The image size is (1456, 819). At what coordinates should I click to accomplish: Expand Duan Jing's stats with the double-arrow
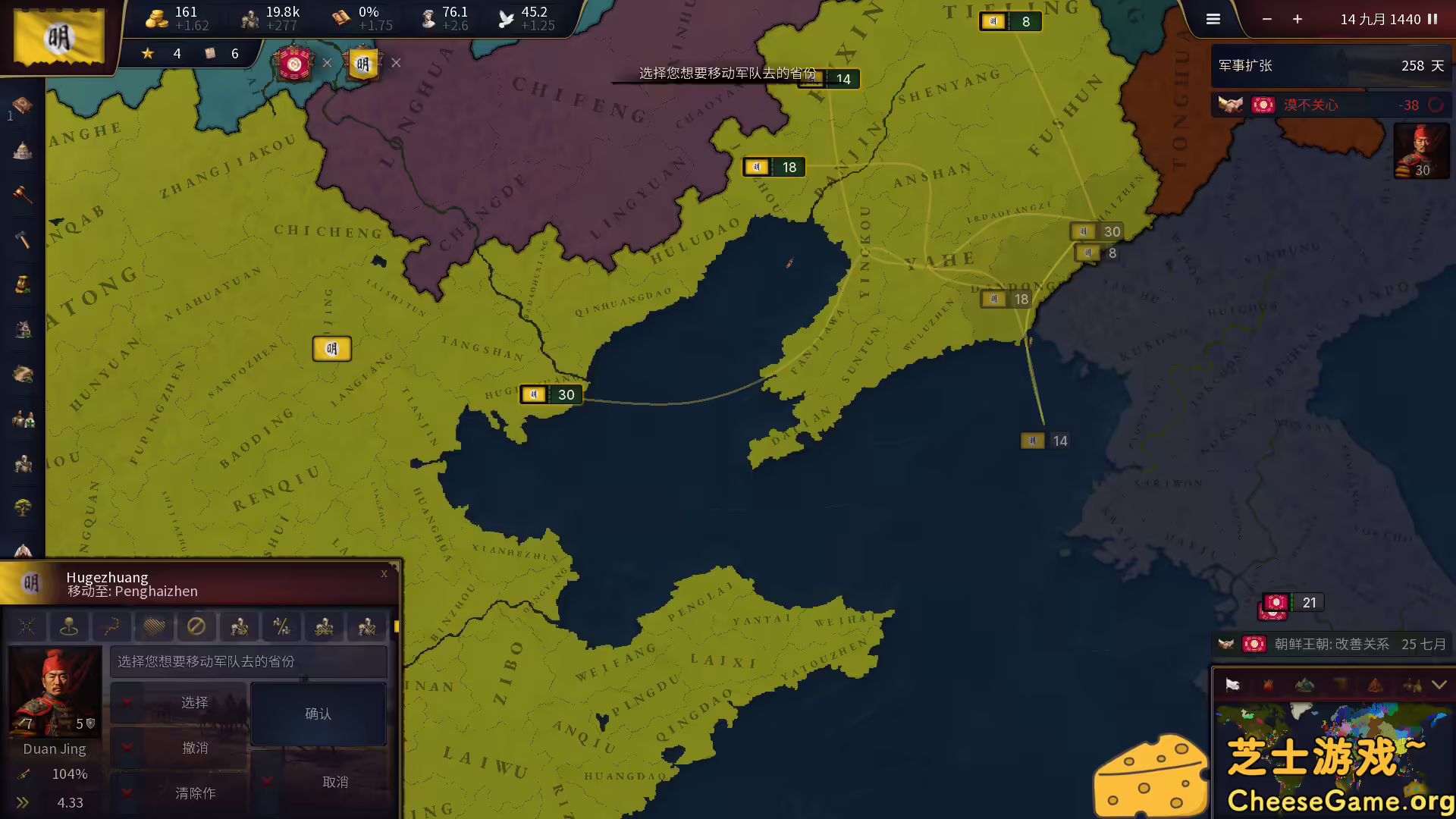tap(22, 802)
